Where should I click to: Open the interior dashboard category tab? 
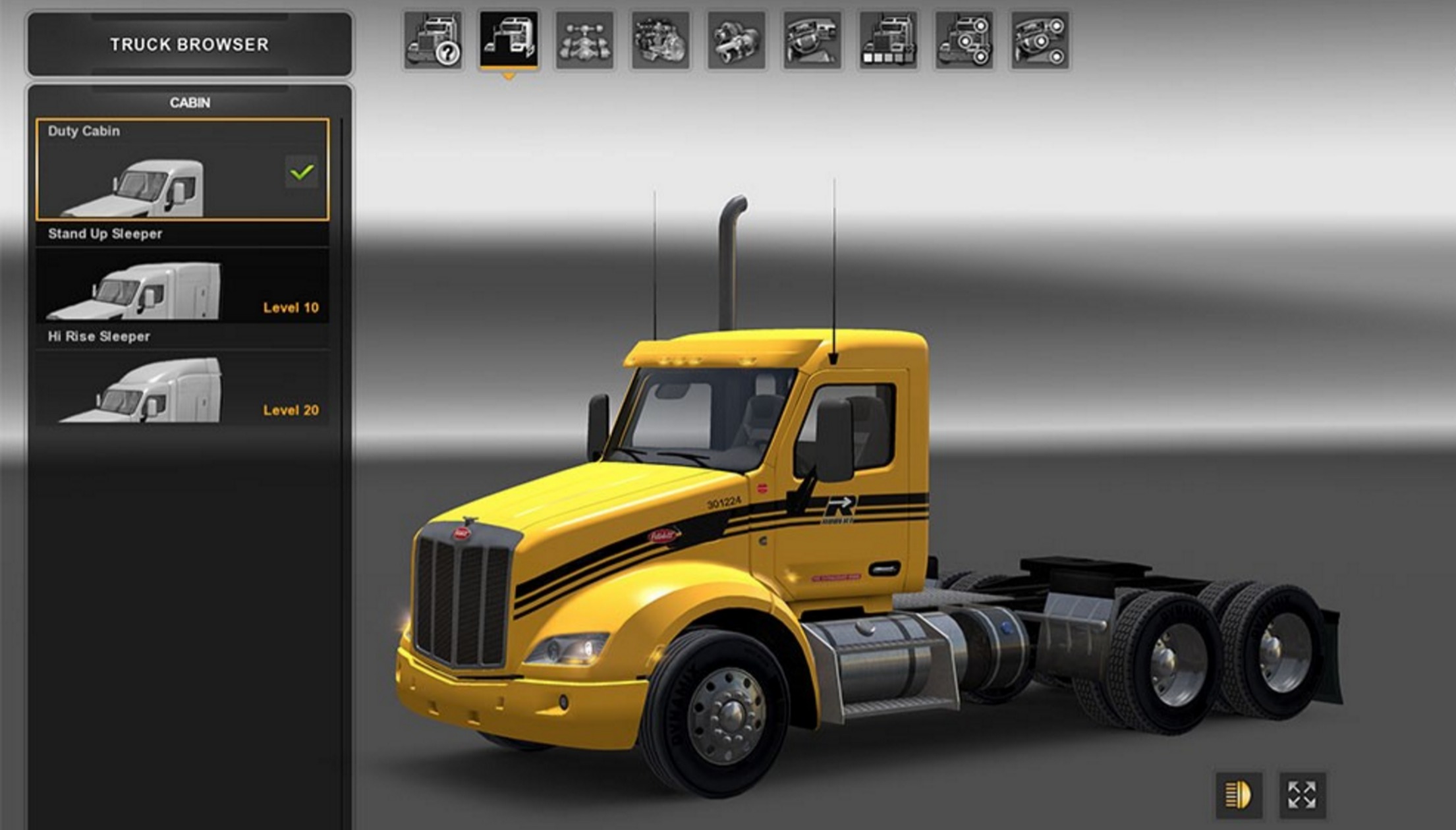[x=812, y=41]
